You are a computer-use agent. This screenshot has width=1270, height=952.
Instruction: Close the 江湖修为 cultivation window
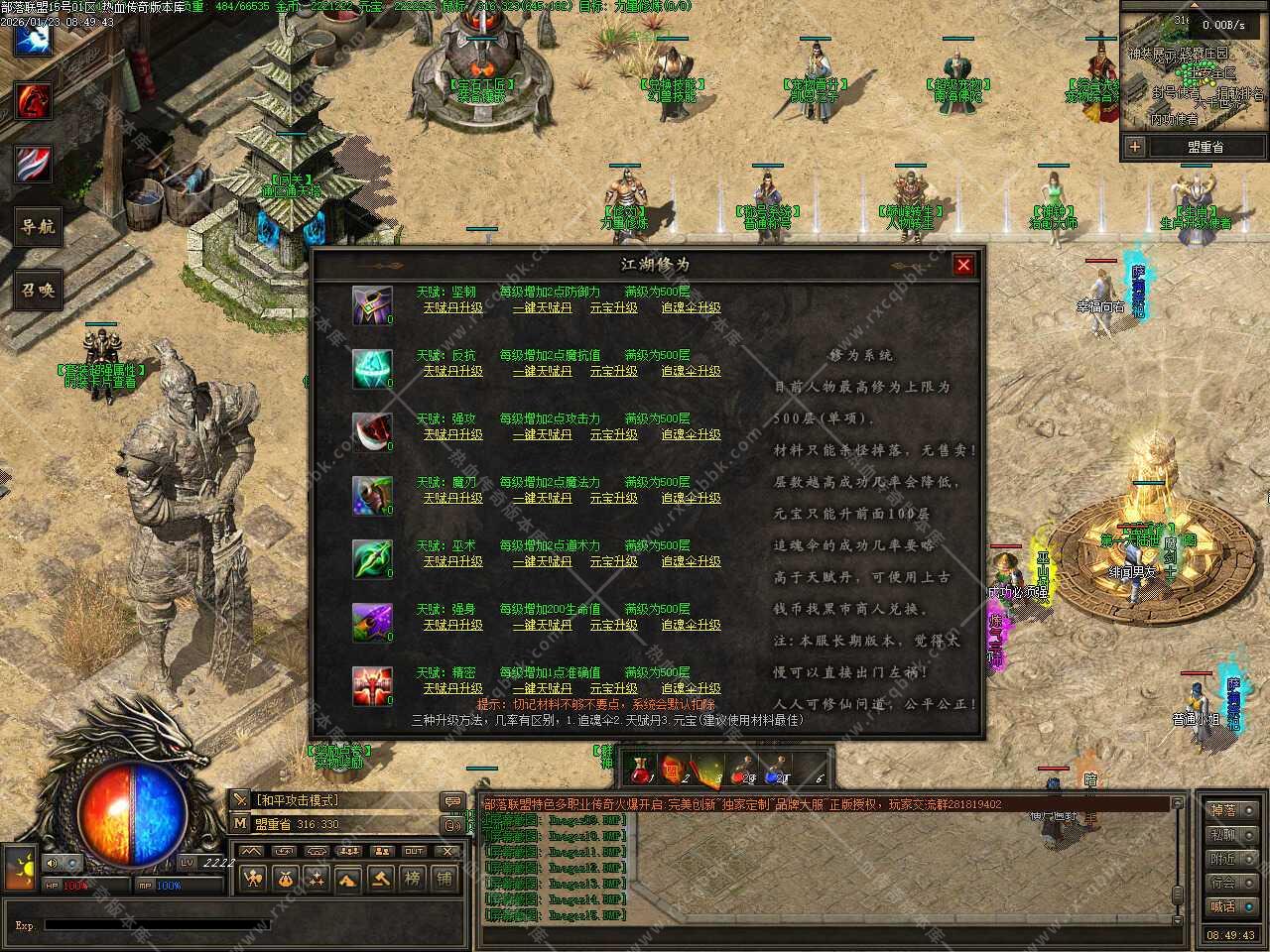(x=962, y=265)
